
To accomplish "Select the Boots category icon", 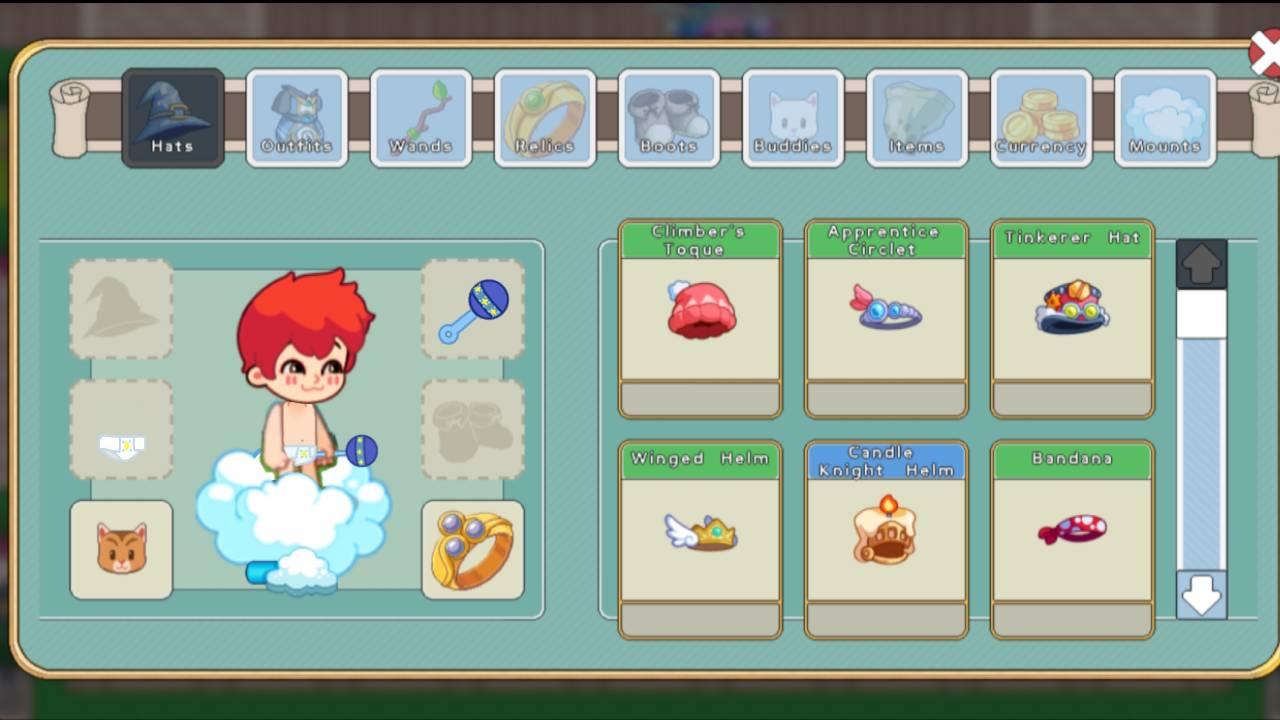I will (668, 117).
